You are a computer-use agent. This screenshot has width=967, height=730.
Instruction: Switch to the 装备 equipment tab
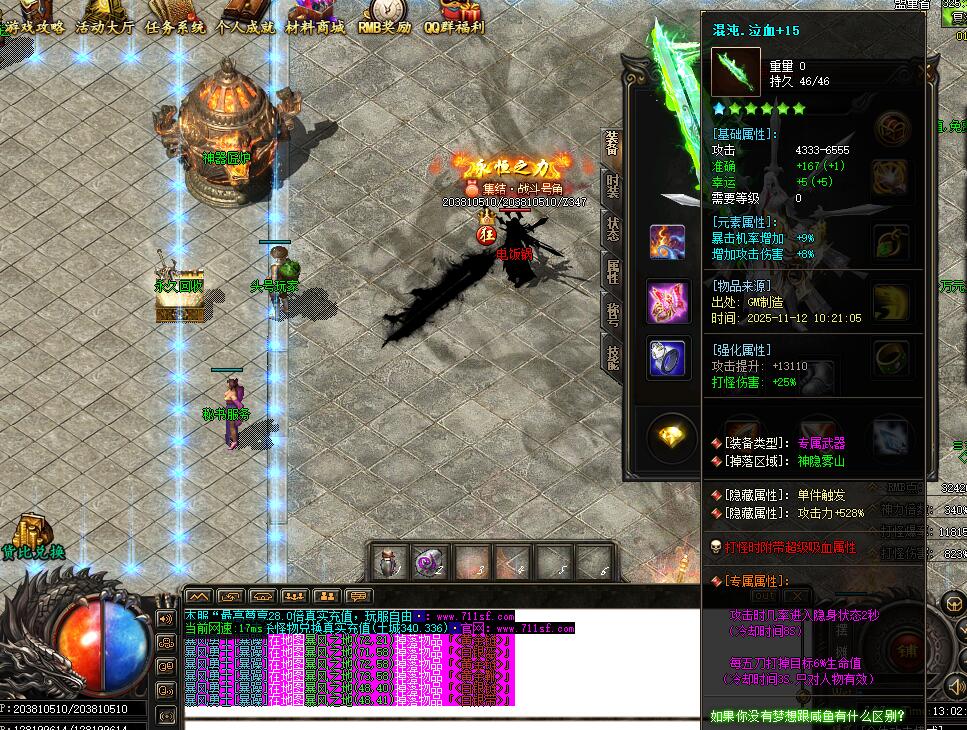[x=612, y=145]
